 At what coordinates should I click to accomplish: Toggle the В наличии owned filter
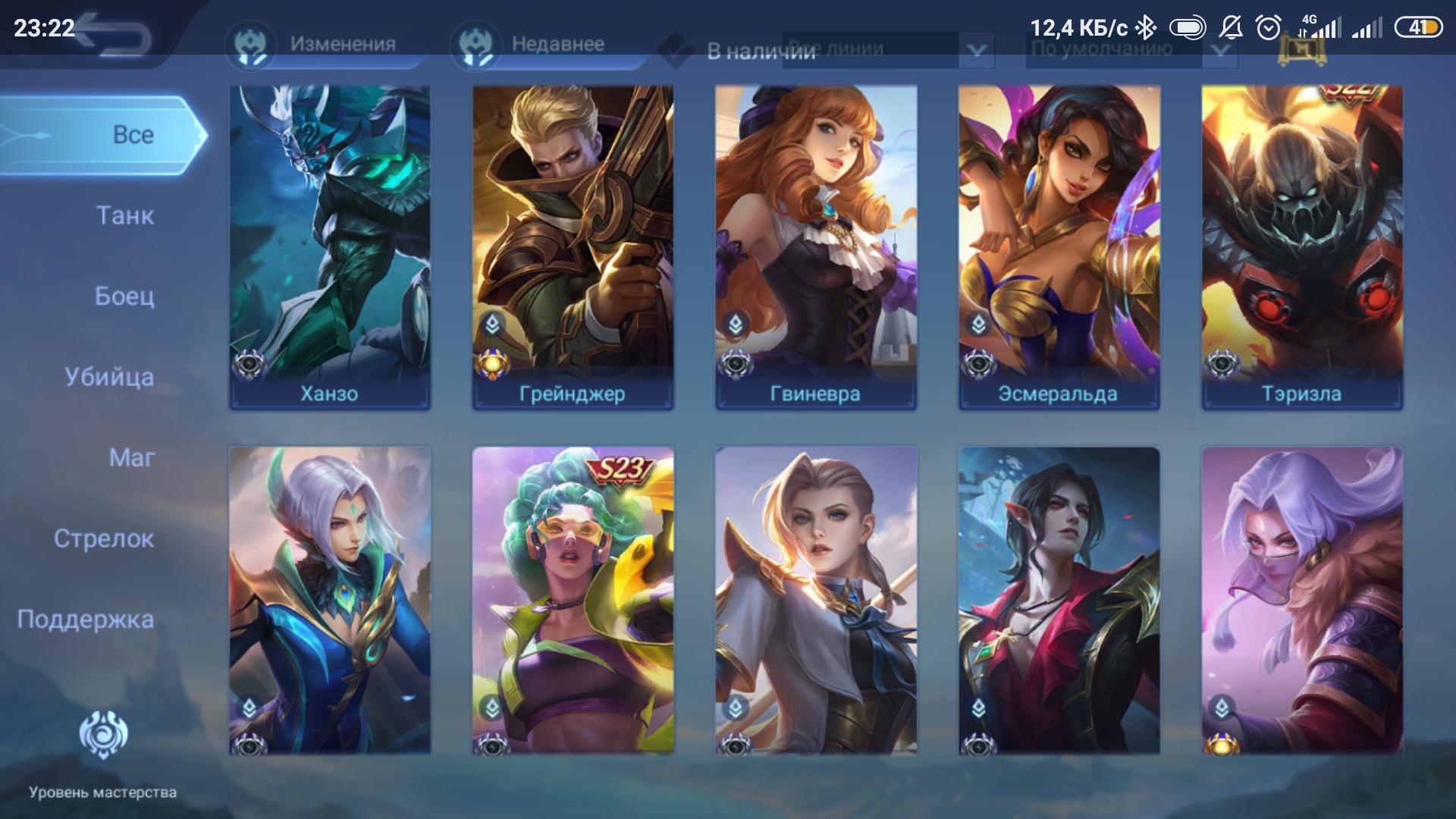[676, 50]
